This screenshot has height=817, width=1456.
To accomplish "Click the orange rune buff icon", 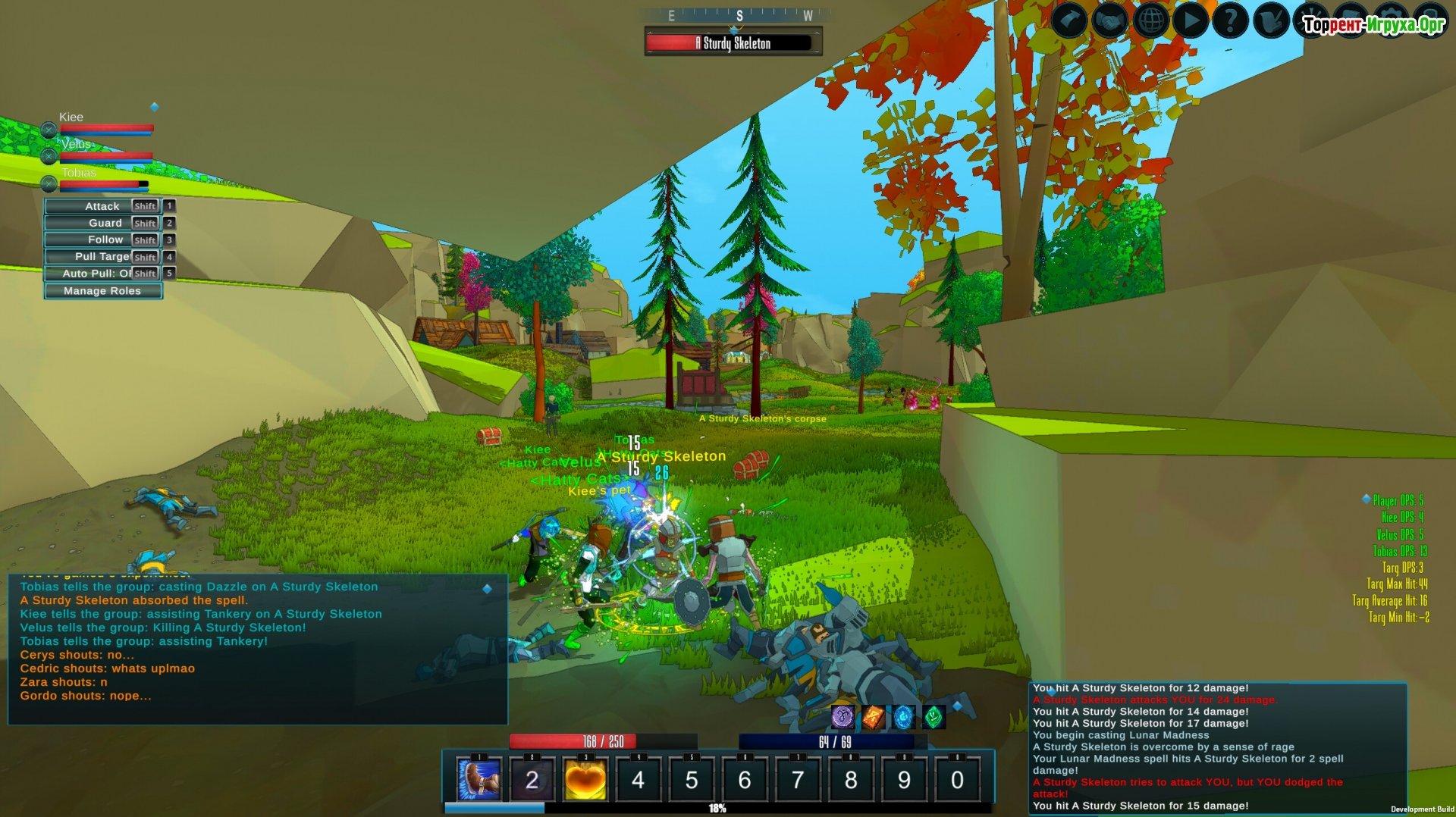I will click(x=873, y=716).
